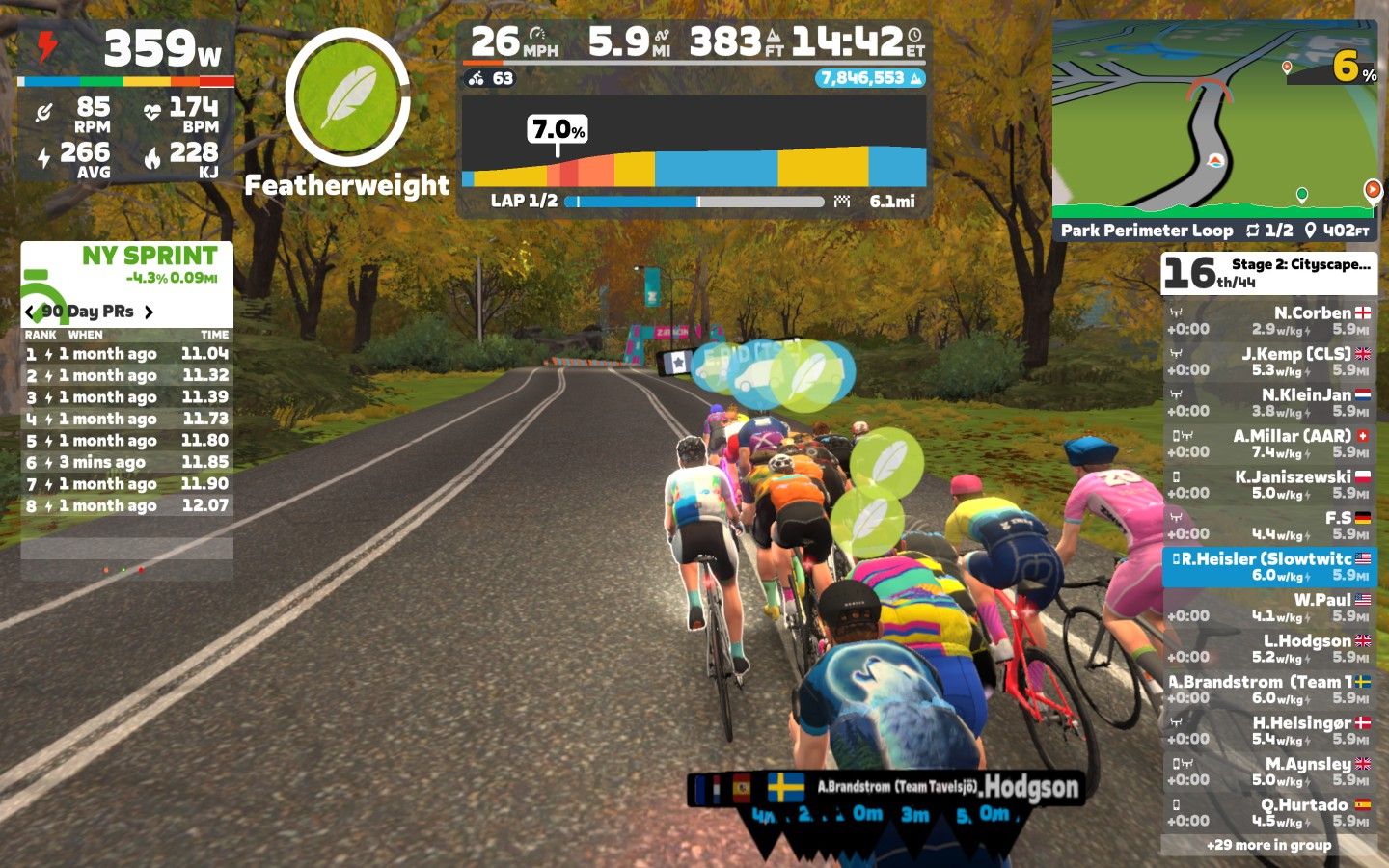1389x868 pixels.
Task: Click the 16th/44 race position header
Action: coord(1268,273)
